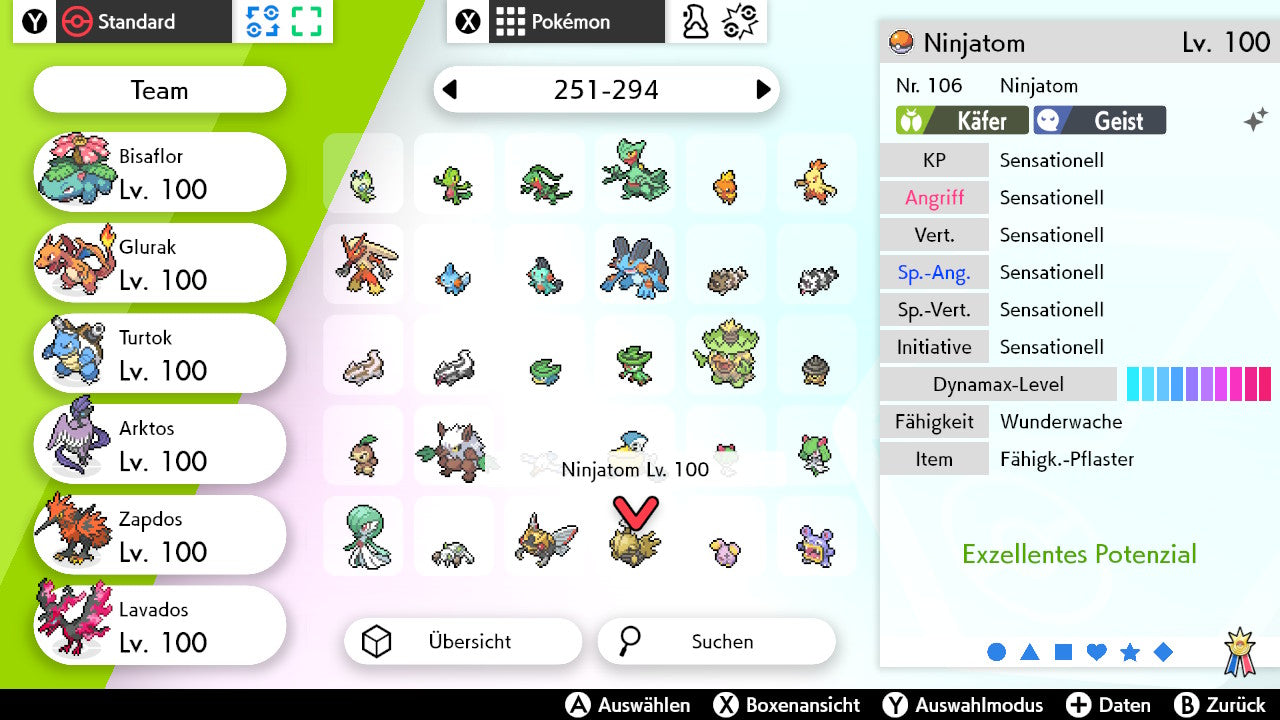Choose Glurak from the team
Screen dimensions: 1280x720
(x=160, y=264)
